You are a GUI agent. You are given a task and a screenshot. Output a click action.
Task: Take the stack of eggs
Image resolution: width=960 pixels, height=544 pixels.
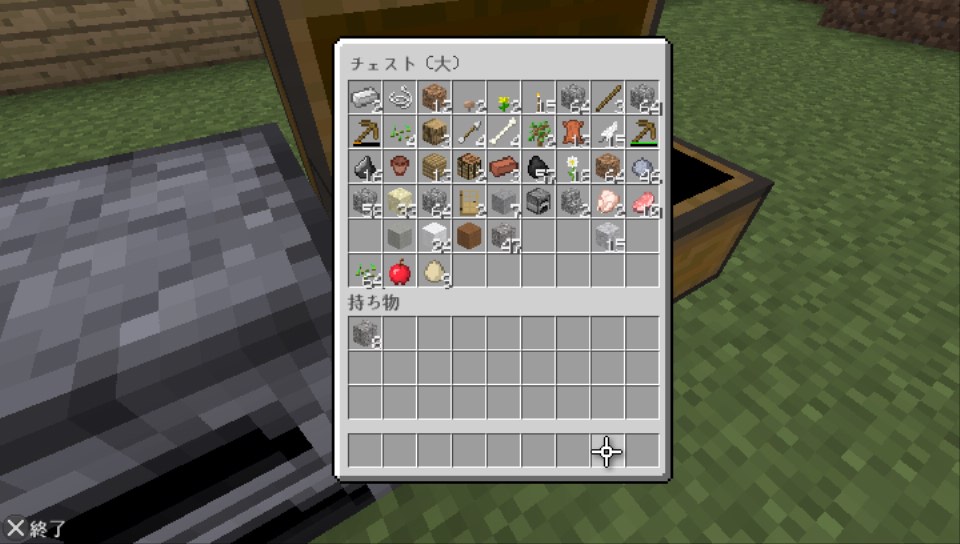(x=434, y=270)
